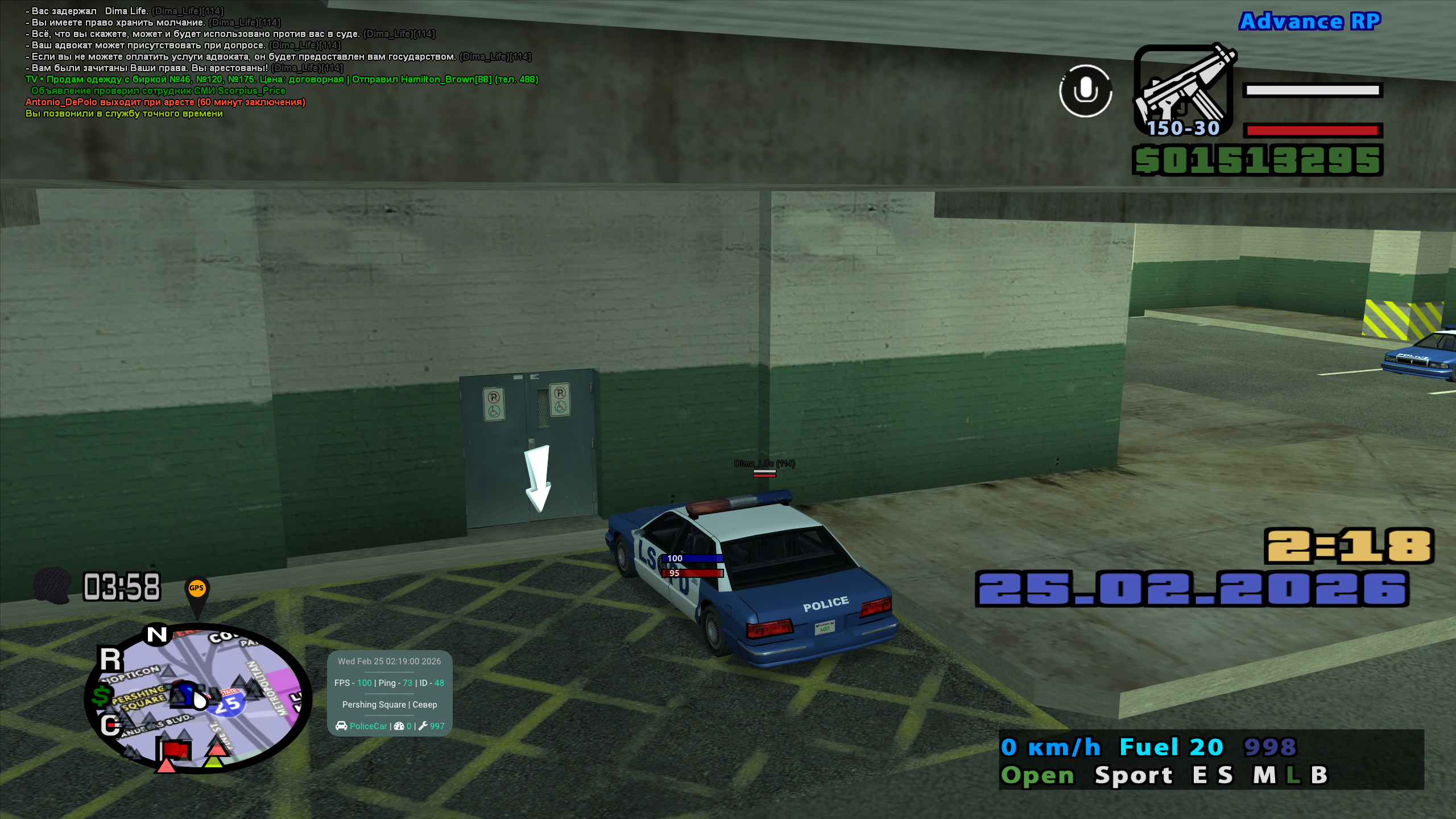Open the circular radar minimap
Screen dimensions: 1456x819
(199, 698)
